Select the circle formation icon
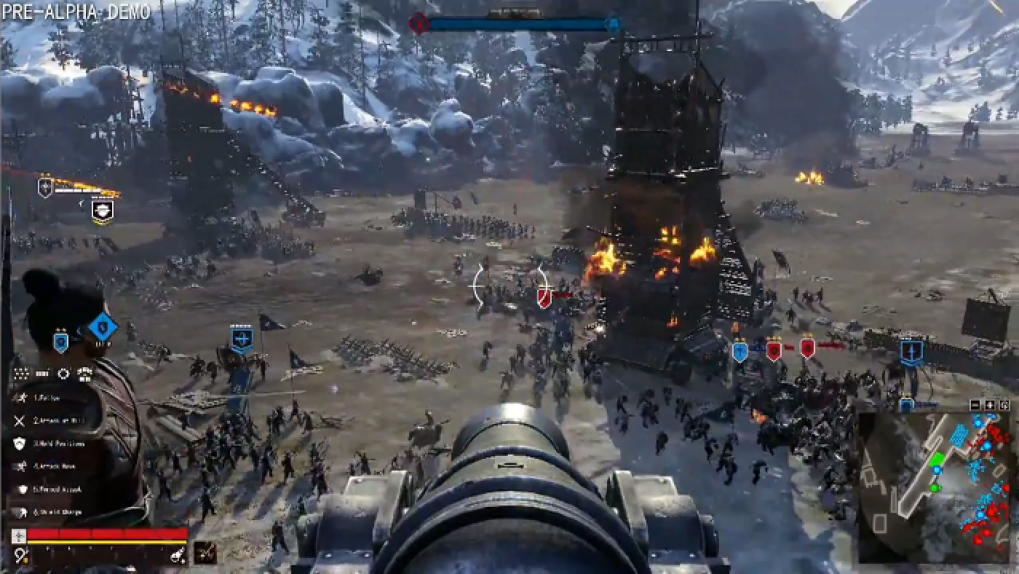The width and height of the screenshot is (1019, 574). point(64,374)
